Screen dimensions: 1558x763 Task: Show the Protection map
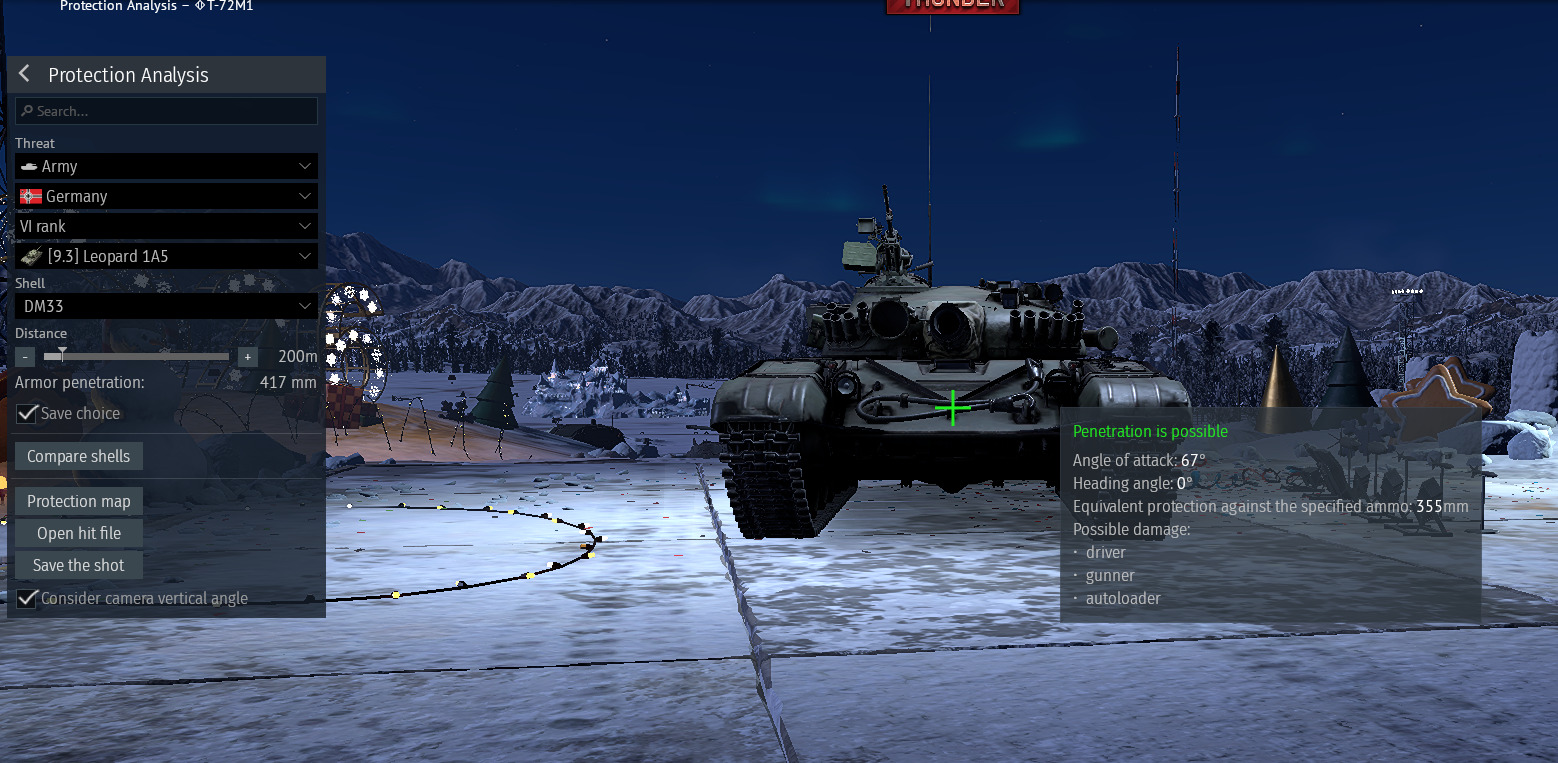tap(79, 501)
